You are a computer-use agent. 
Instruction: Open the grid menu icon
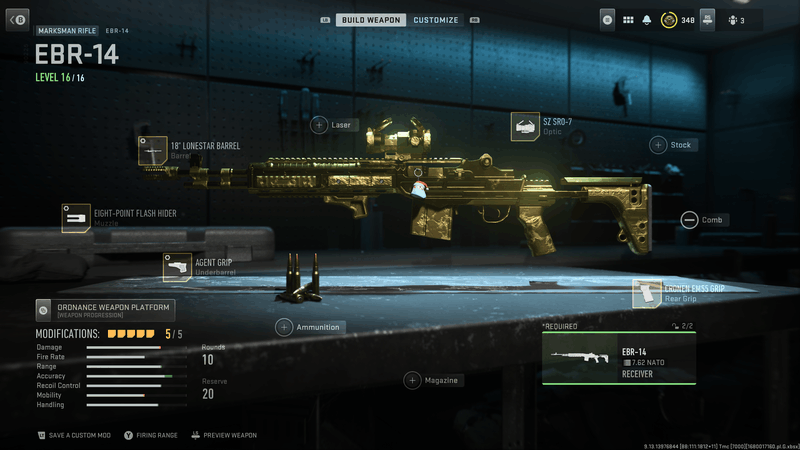(628, 19)
